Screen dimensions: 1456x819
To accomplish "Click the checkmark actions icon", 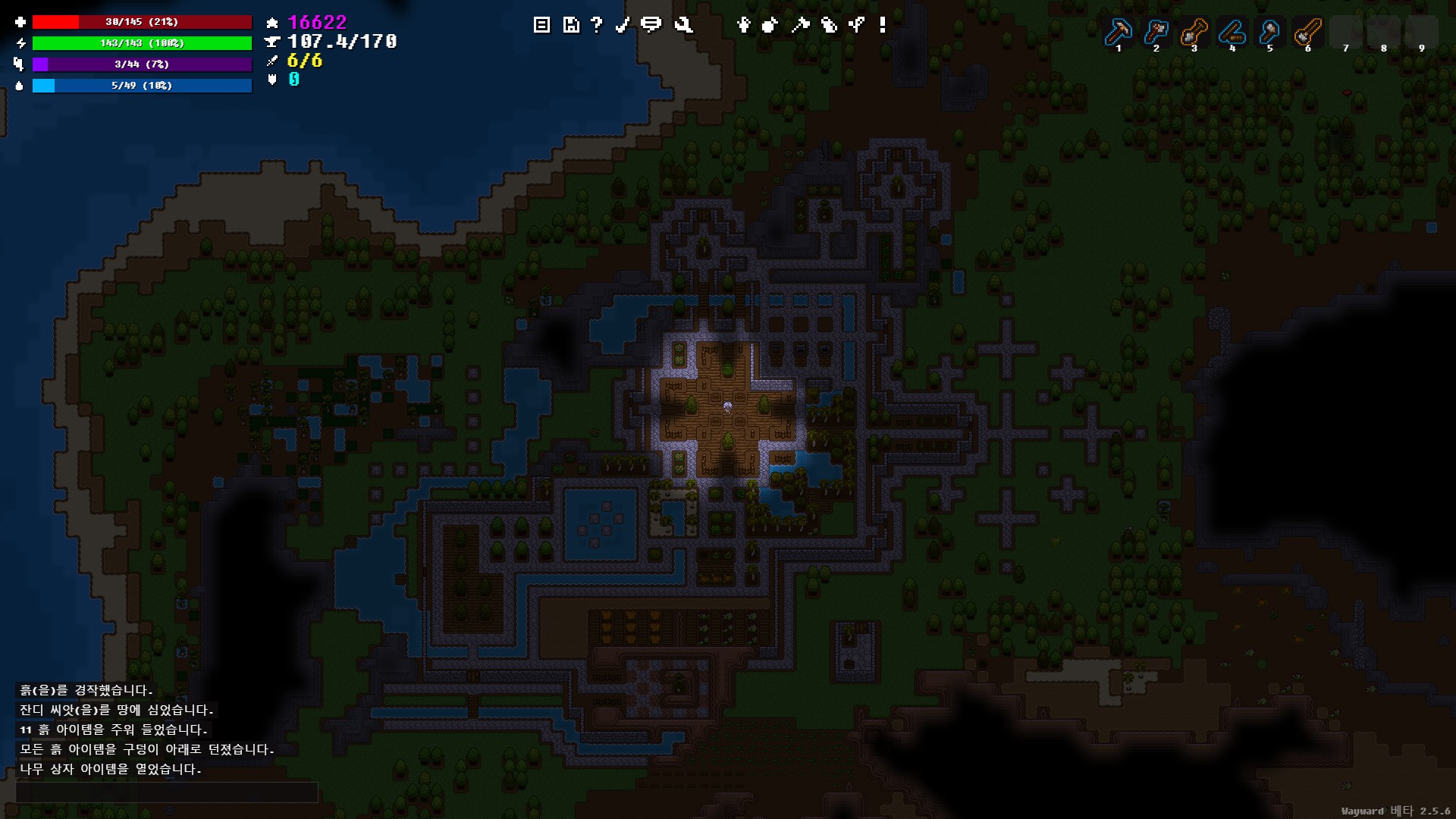I will 624,24.
